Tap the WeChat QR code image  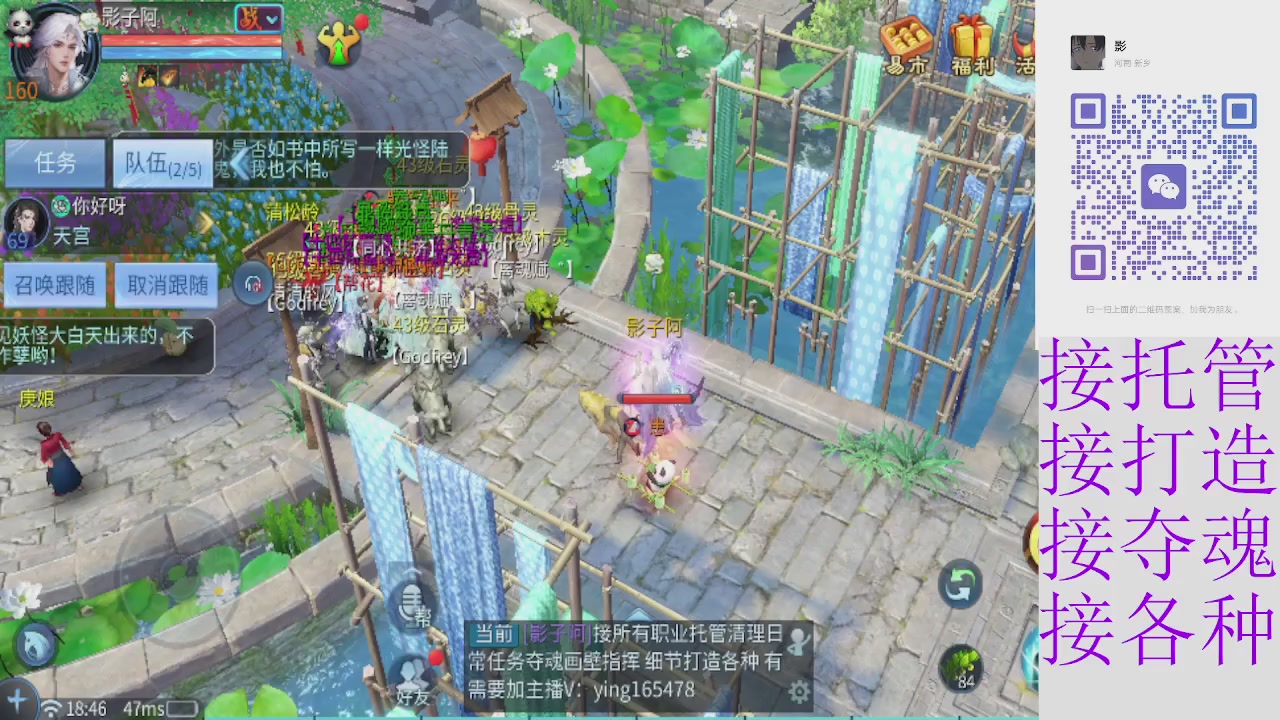point(1166,185)
